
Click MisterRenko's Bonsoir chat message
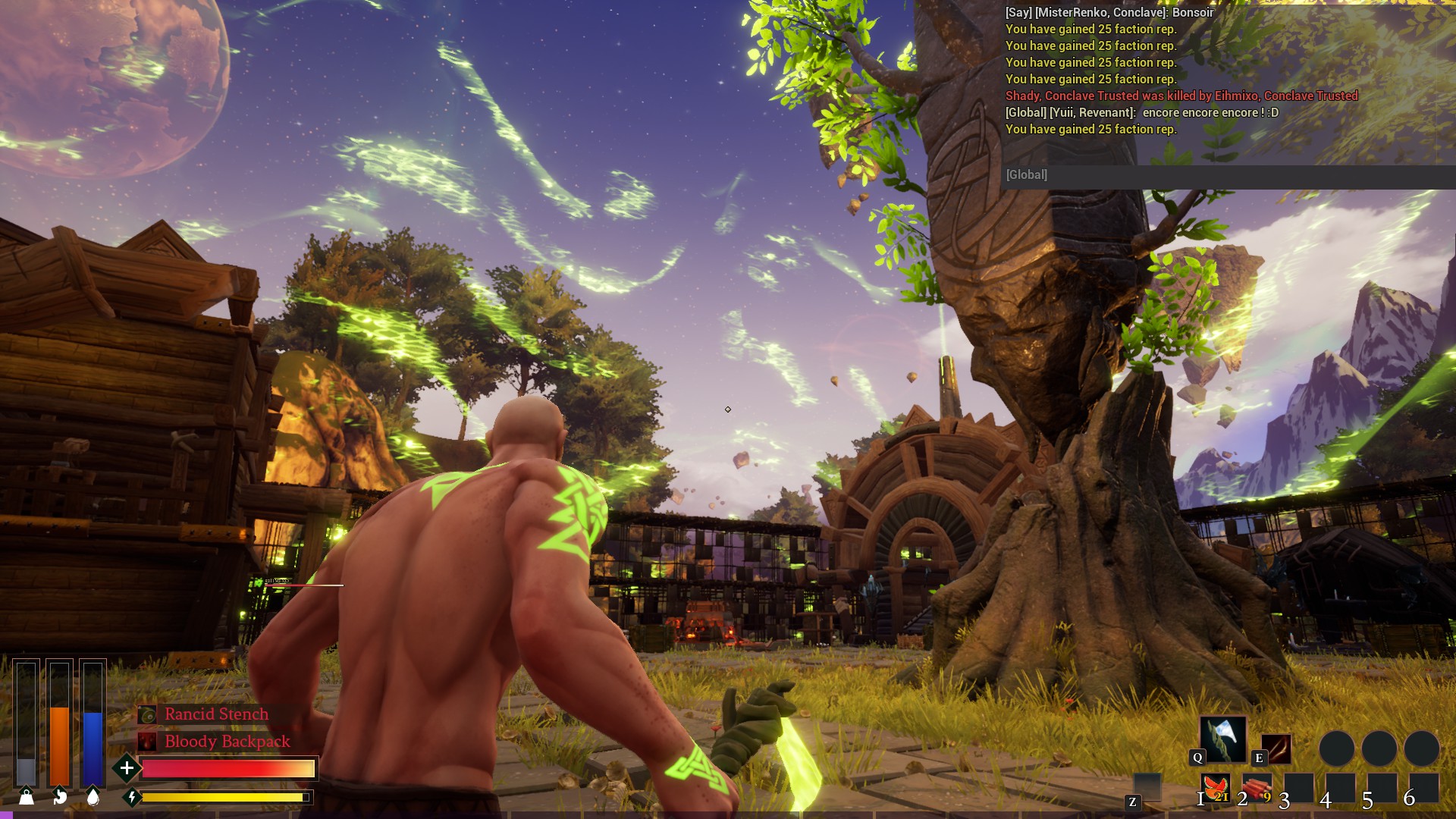click(1109, 13)
